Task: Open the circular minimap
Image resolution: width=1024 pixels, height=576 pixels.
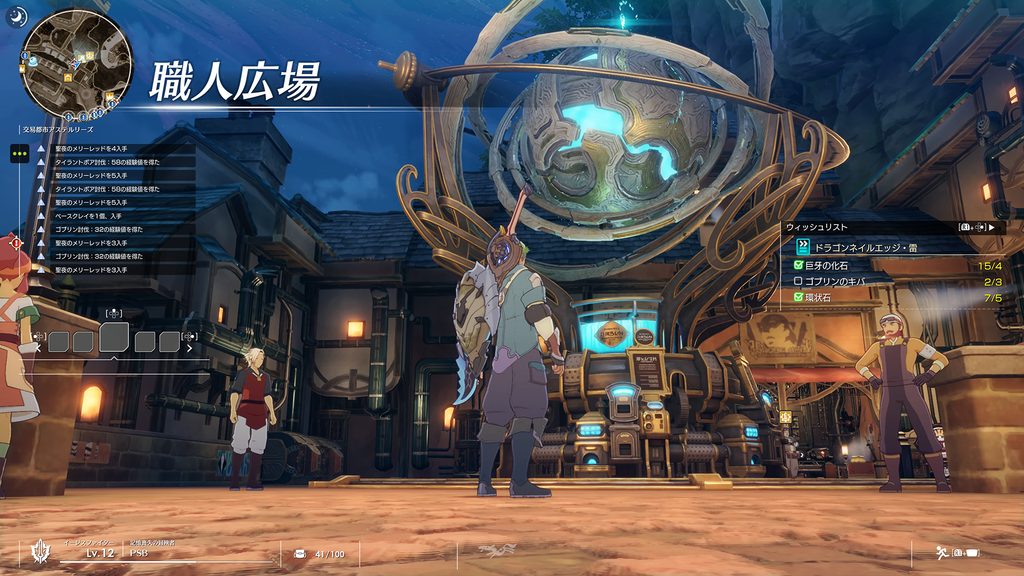Action: [x=77, y=61]
